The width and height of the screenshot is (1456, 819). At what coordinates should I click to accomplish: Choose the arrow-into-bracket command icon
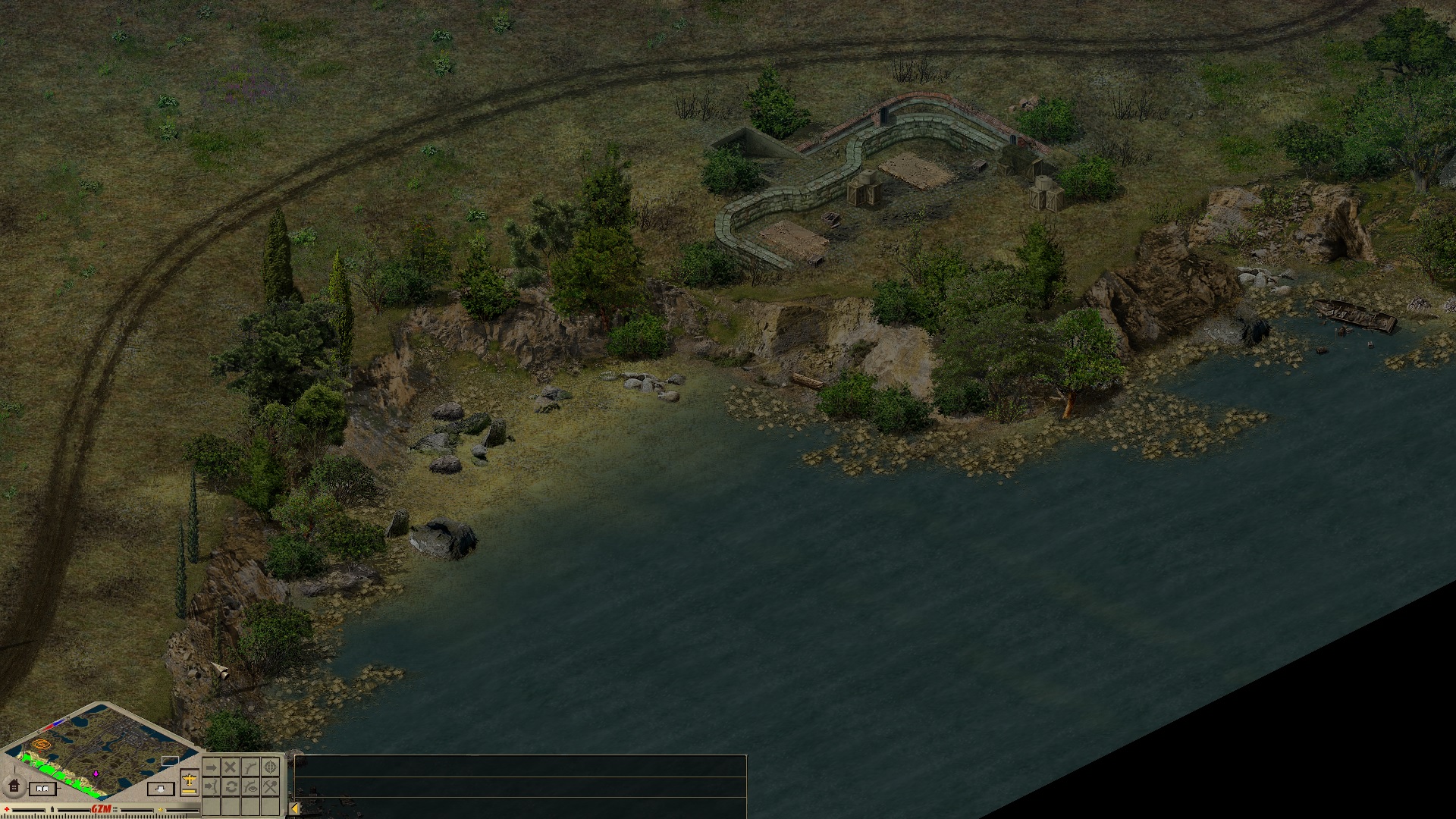(212, 786)
